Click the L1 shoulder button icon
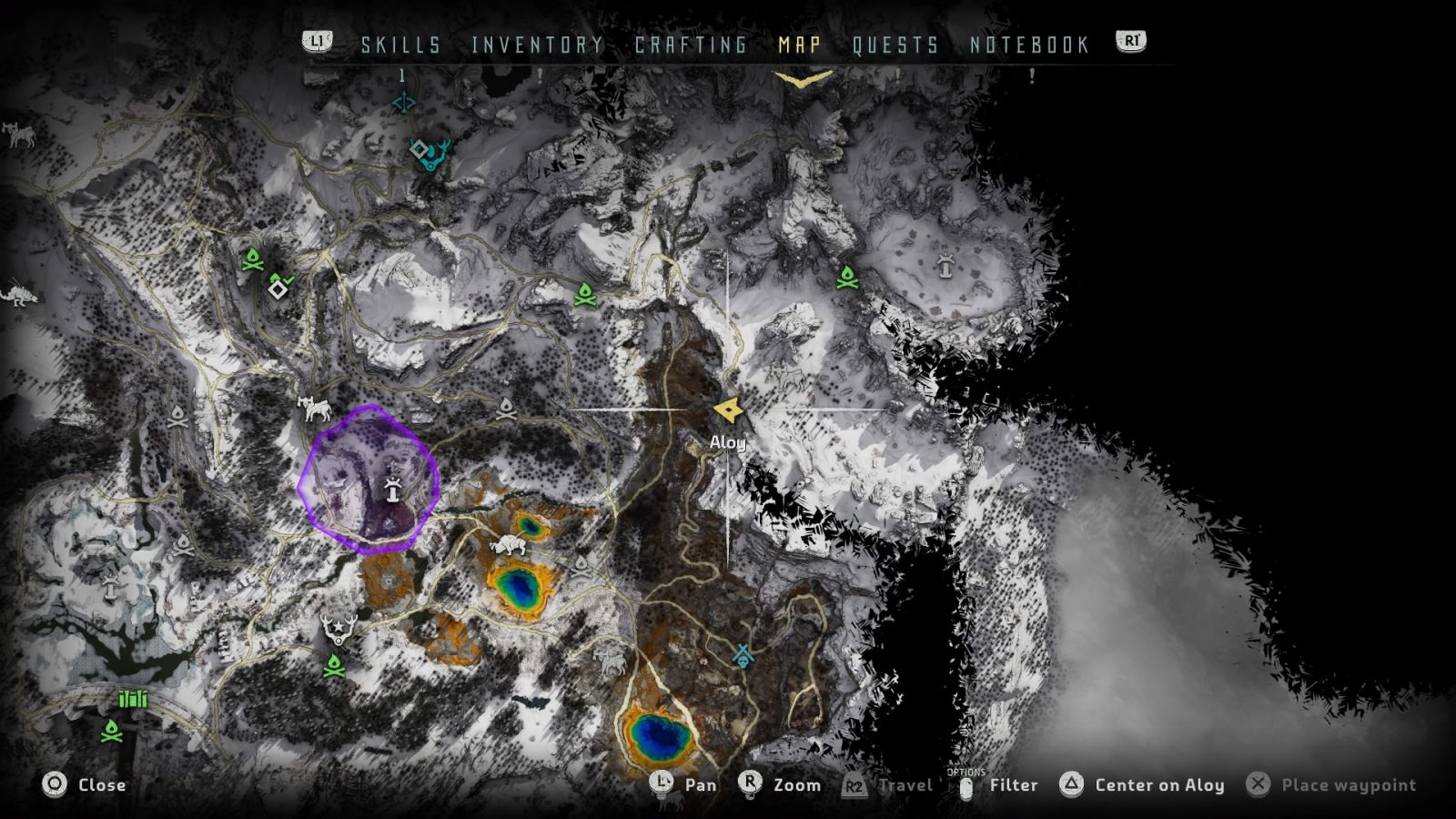Image resolution: width=1456 pixels, height=819 pixels. click(317, 40)
